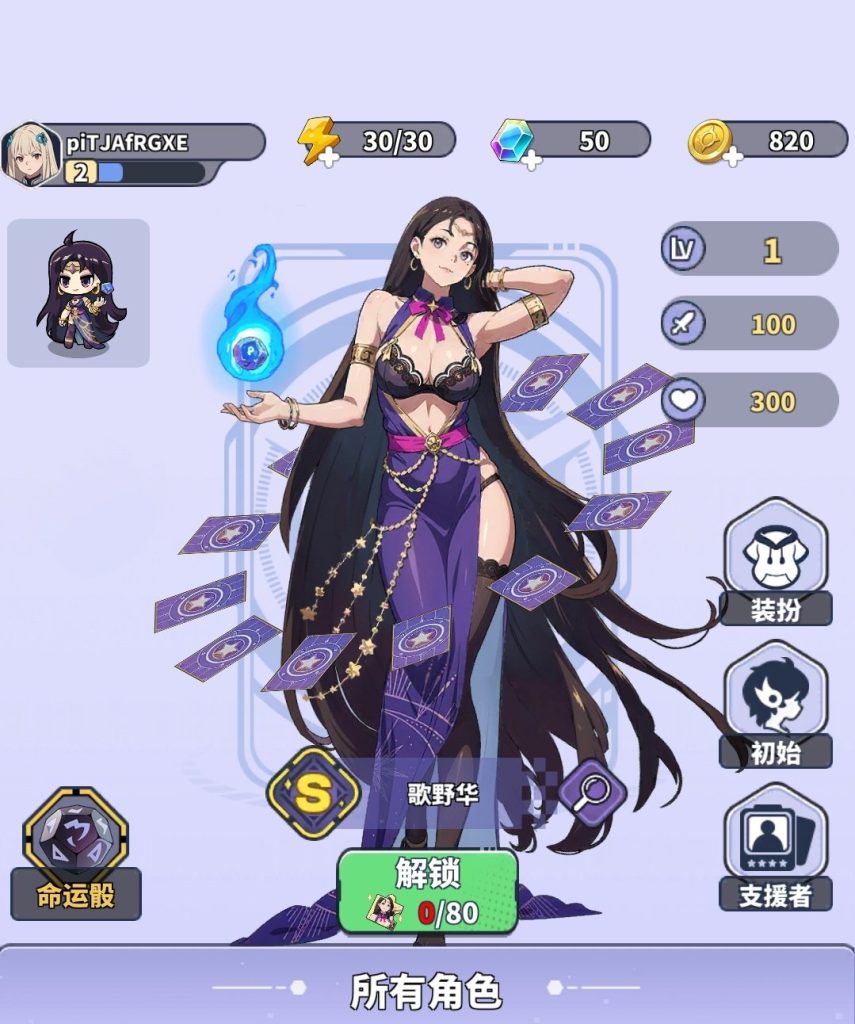The image size is (855, 1024).
Task: Click the magnifying glass inspect icon
Action: [592, 792]
